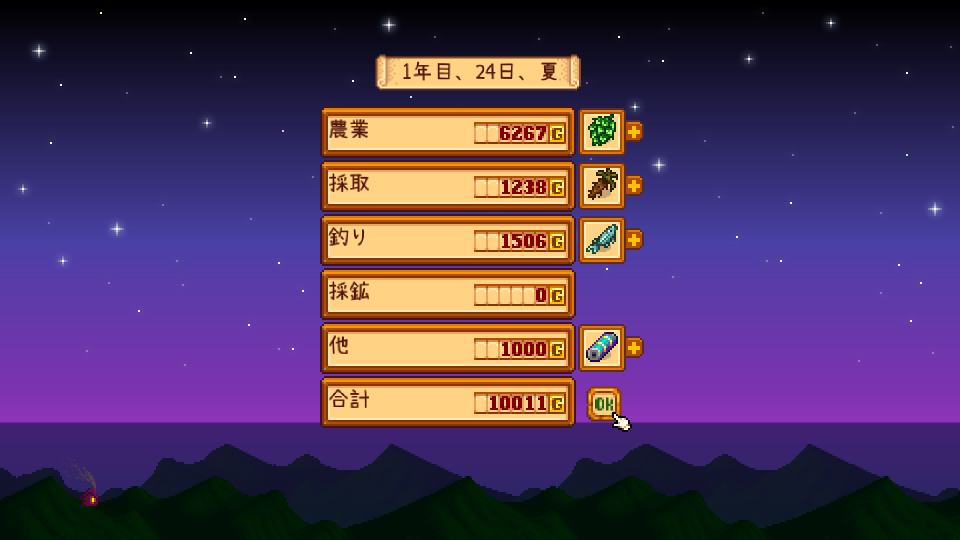
Task: Click the rolled cloth item icon
Action: point(602,347)
